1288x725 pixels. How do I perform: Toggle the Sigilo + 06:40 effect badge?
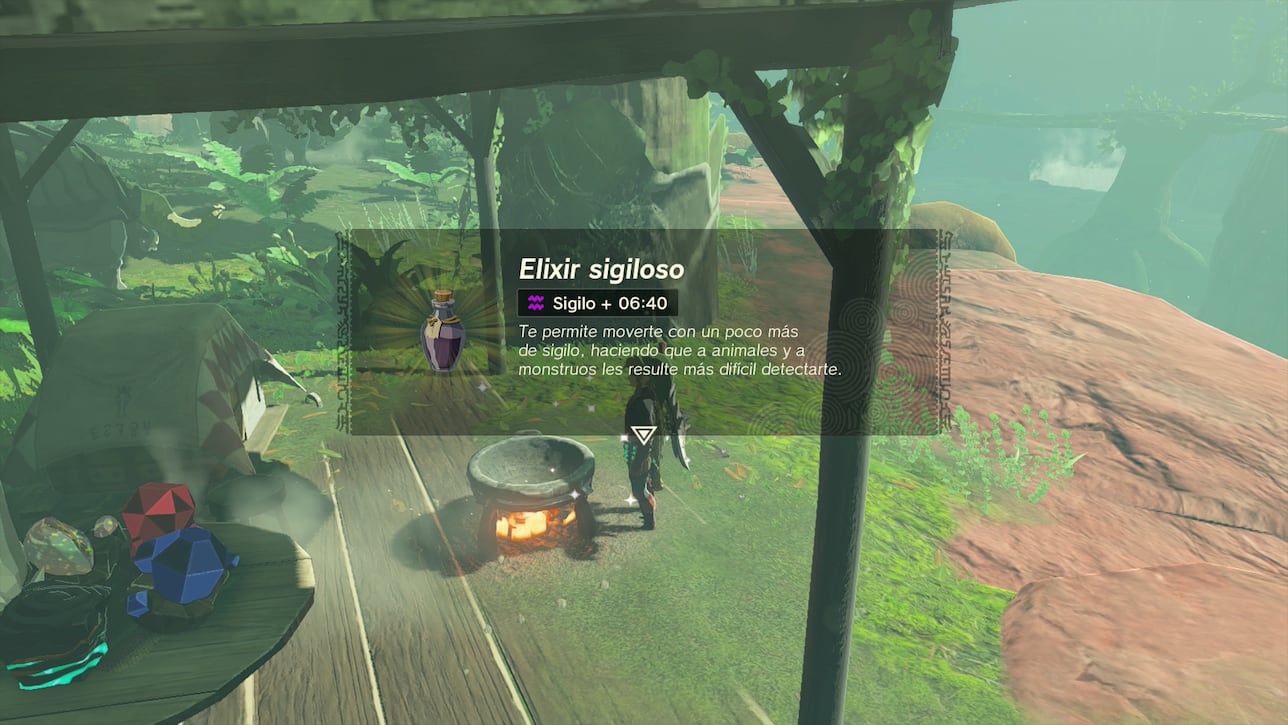(x=597, y=303)
